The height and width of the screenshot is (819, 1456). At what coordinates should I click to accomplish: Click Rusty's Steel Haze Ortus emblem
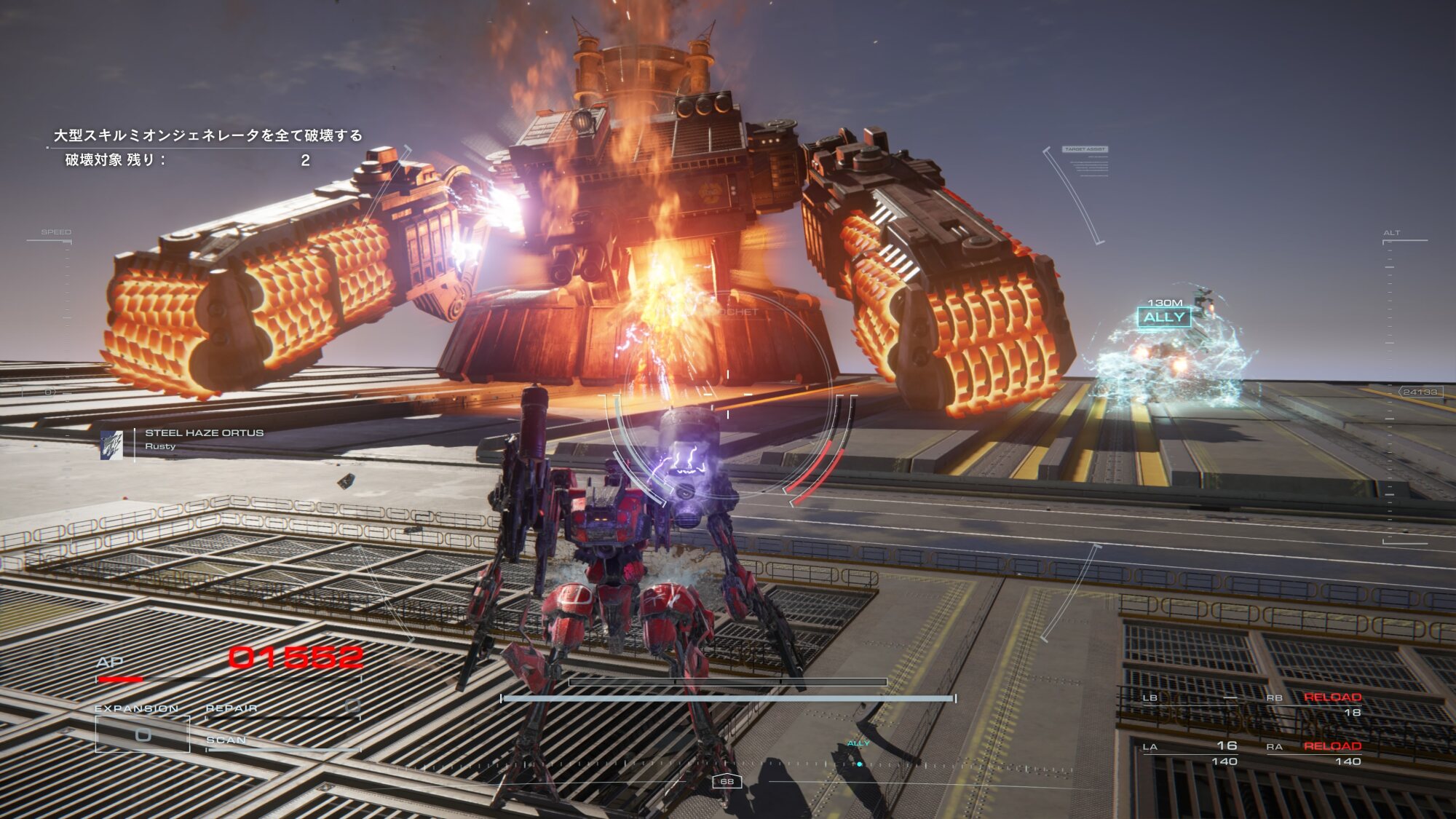pyautogui.click(x=111, y=445)
